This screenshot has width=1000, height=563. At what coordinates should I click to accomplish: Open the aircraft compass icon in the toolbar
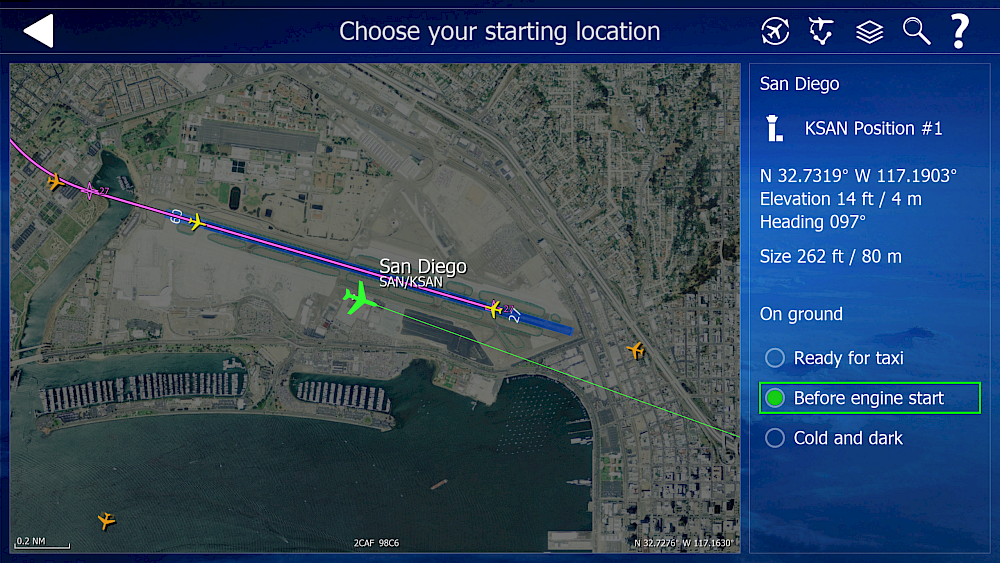[775, 31]
